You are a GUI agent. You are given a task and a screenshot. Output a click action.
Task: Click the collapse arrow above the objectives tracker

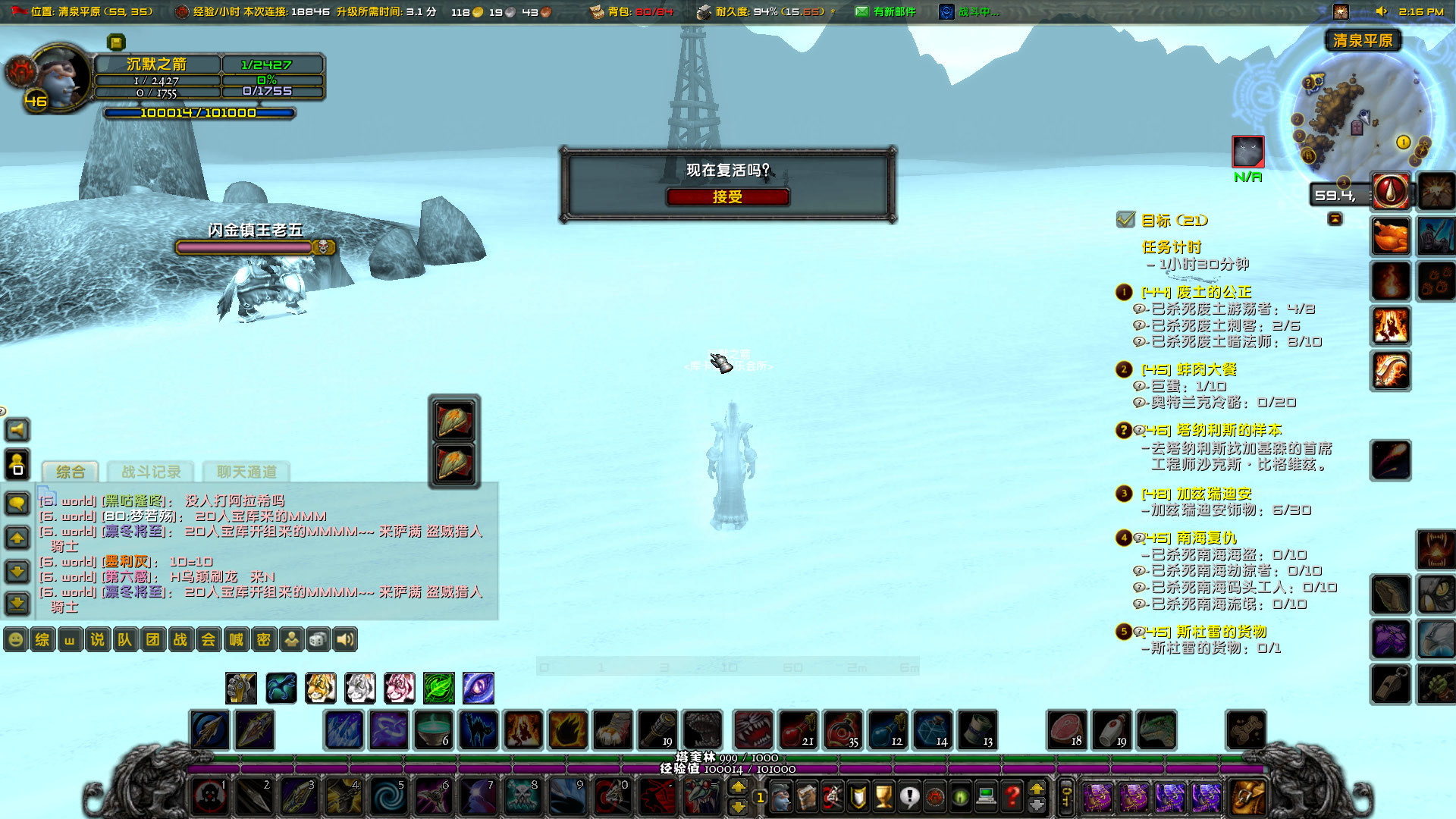tap(1336, 218)
